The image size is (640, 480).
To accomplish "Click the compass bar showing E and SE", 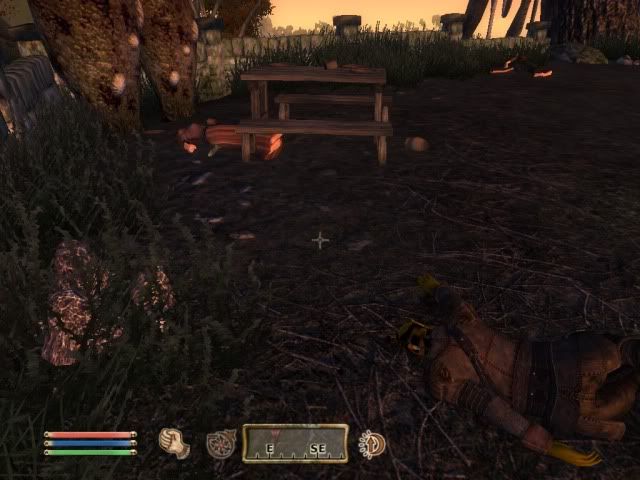I will tap(295, 443).
